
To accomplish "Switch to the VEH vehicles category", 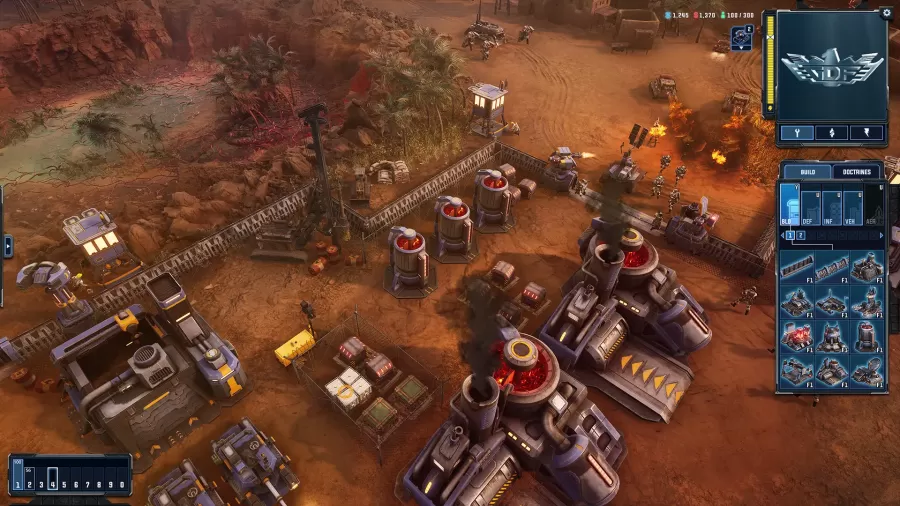I will click(853, 208).
